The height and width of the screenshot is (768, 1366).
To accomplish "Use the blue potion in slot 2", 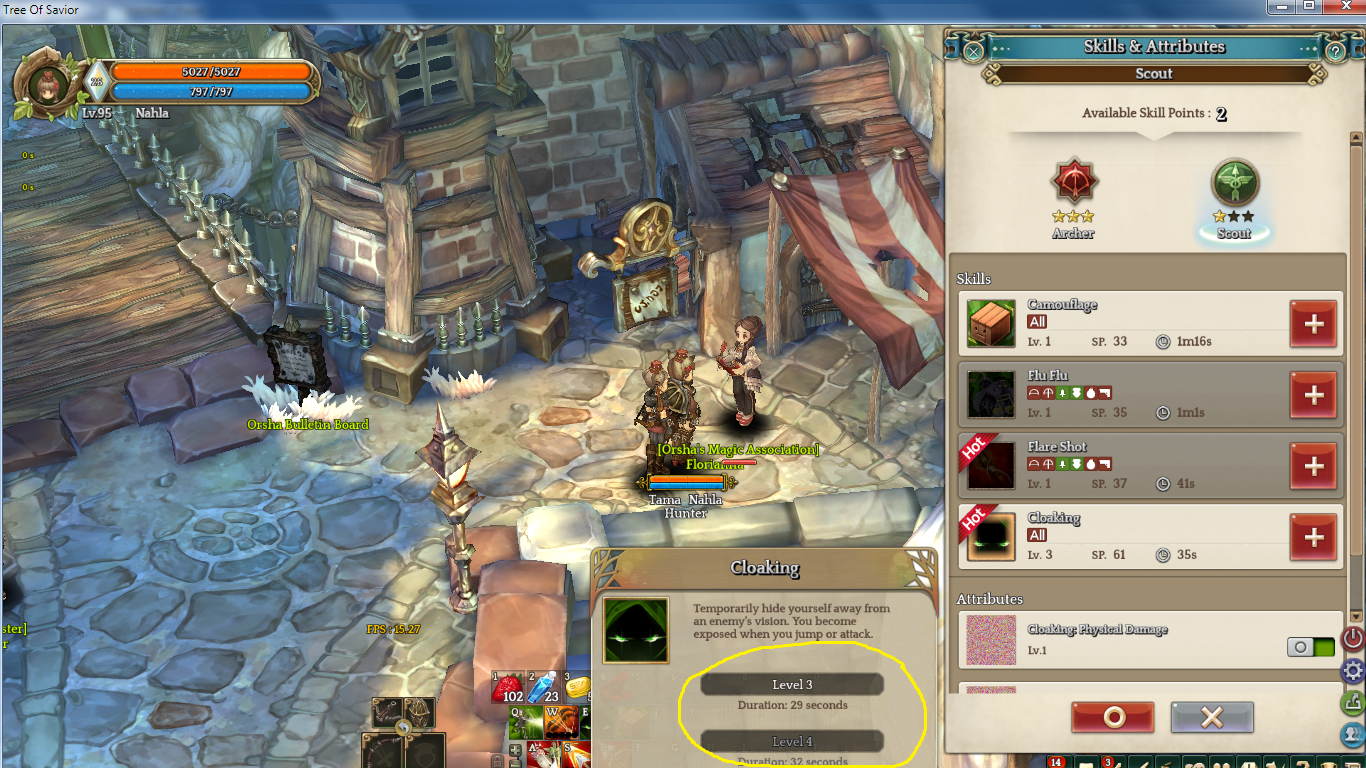I will tap(543, 688).
